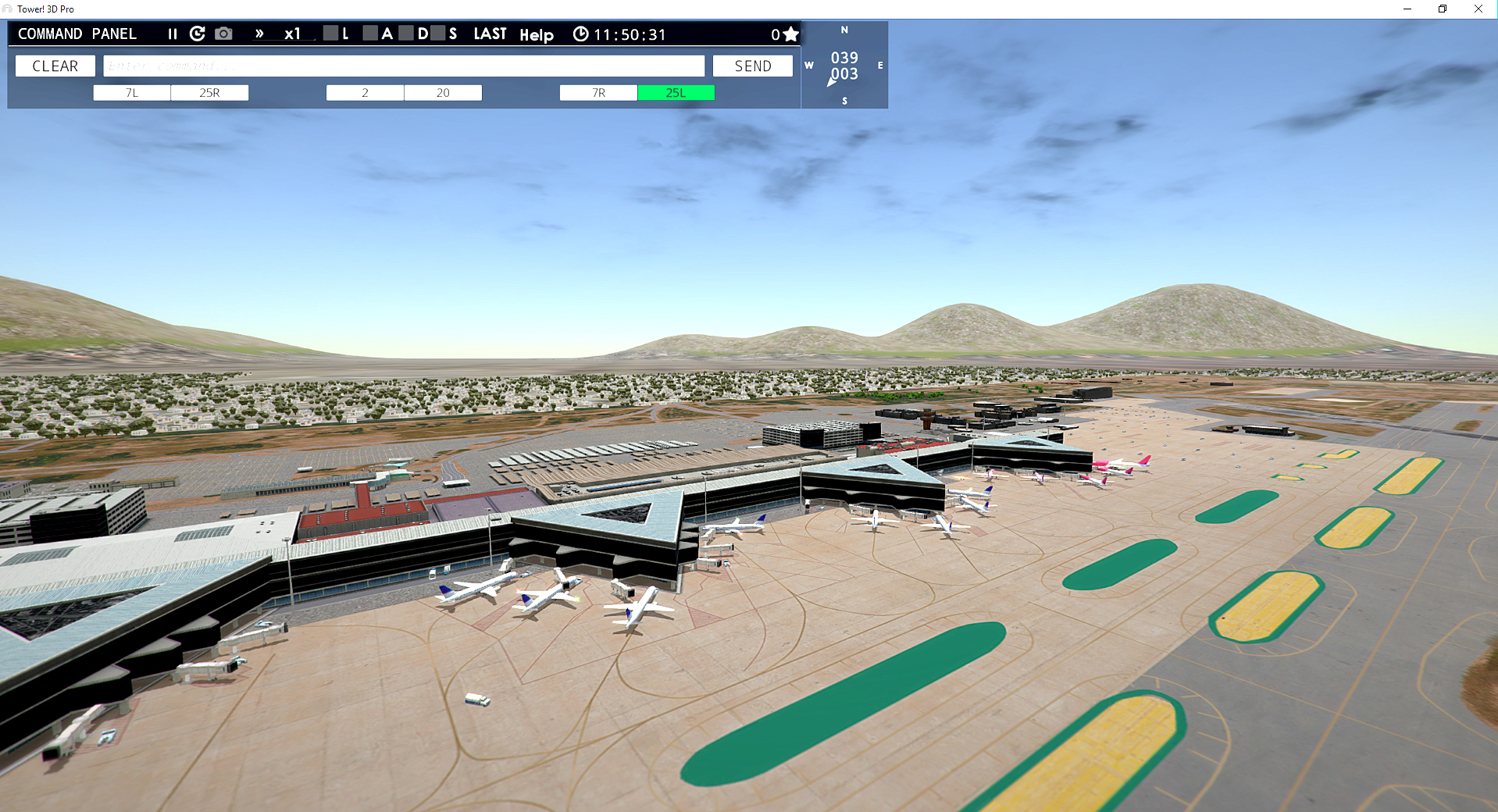1498x812 pixels.
Task: Select runway 7L
Action: [x=130, y=92]
